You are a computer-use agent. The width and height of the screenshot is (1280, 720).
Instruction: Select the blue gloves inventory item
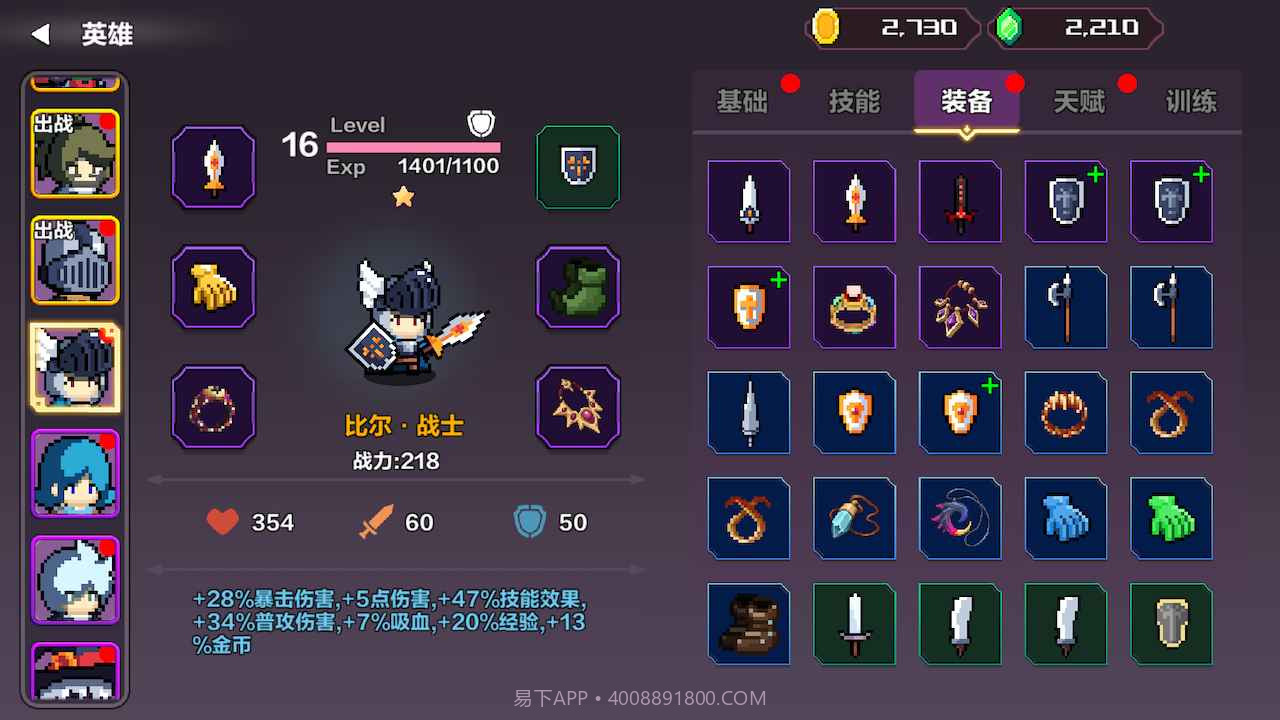[x=1066, y=518]
